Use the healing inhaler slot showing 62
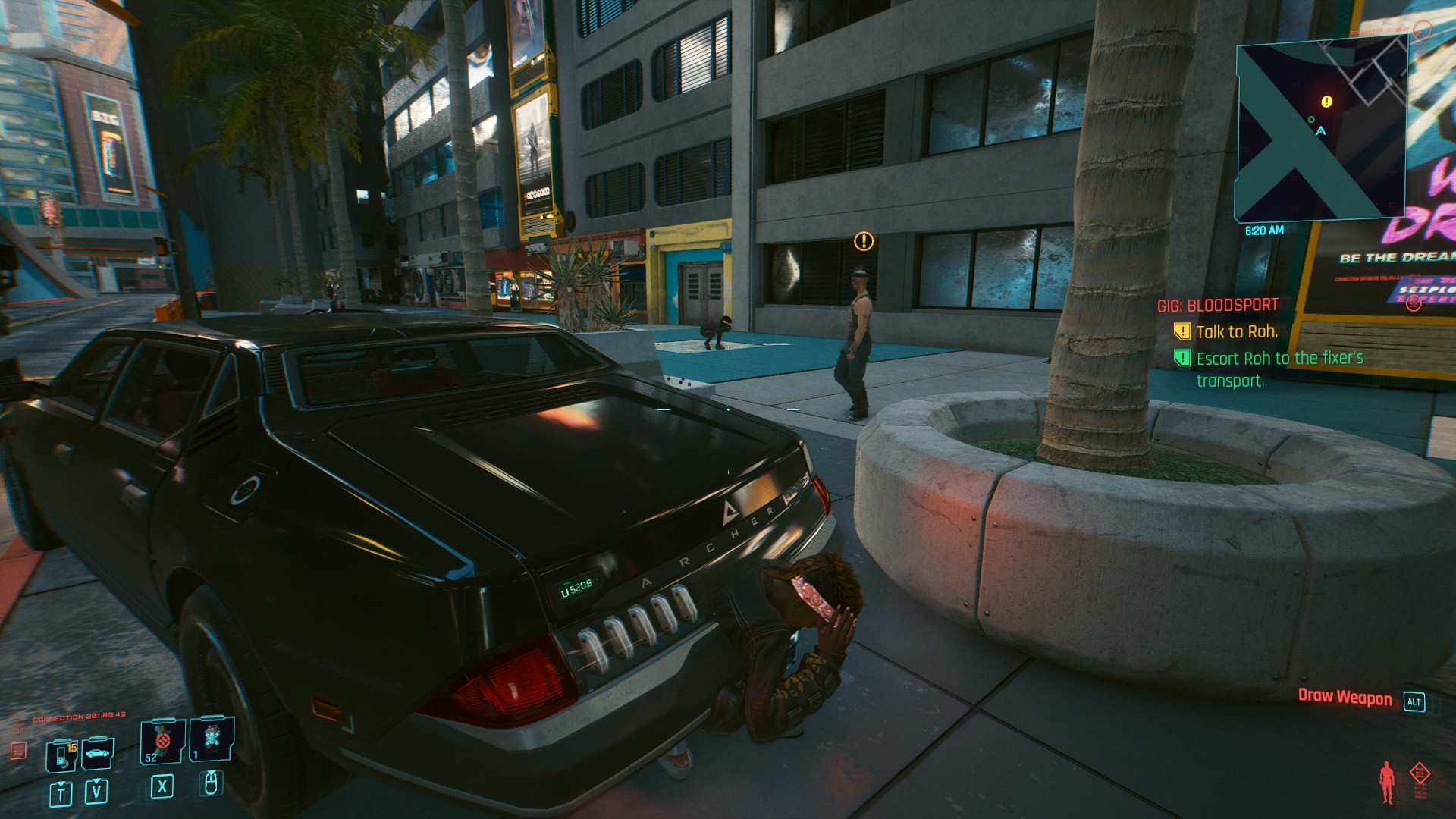The image size is (1456, 819). click(x=162, y=741)
